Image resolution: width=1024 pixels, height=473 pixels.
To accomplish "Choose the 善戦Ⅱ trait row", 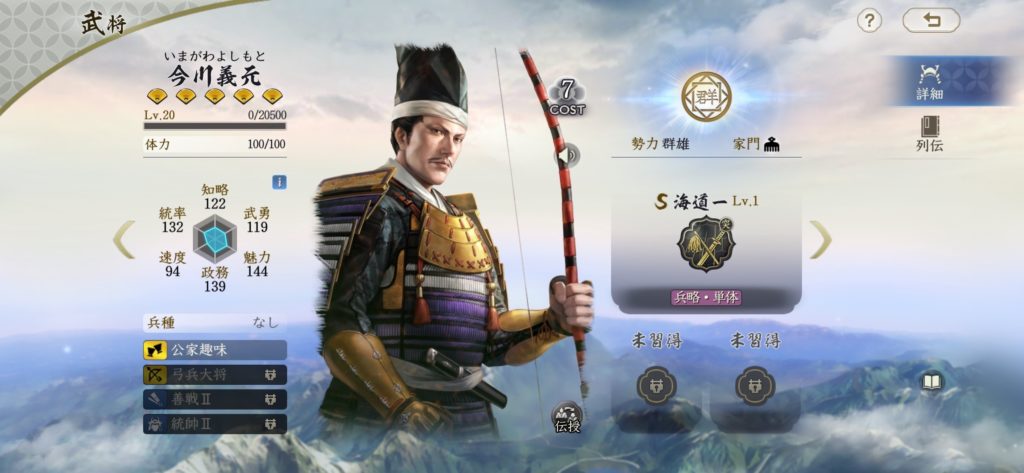I will pos(215,399).
